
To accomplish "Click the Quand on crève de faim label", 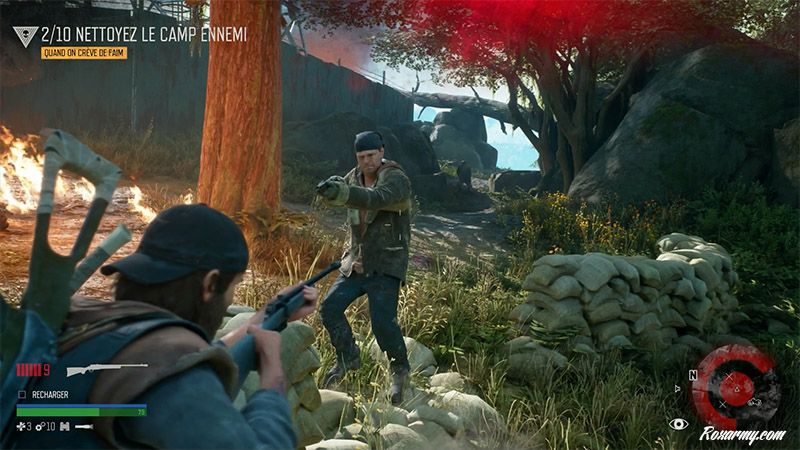I will [x=84, y=53].
